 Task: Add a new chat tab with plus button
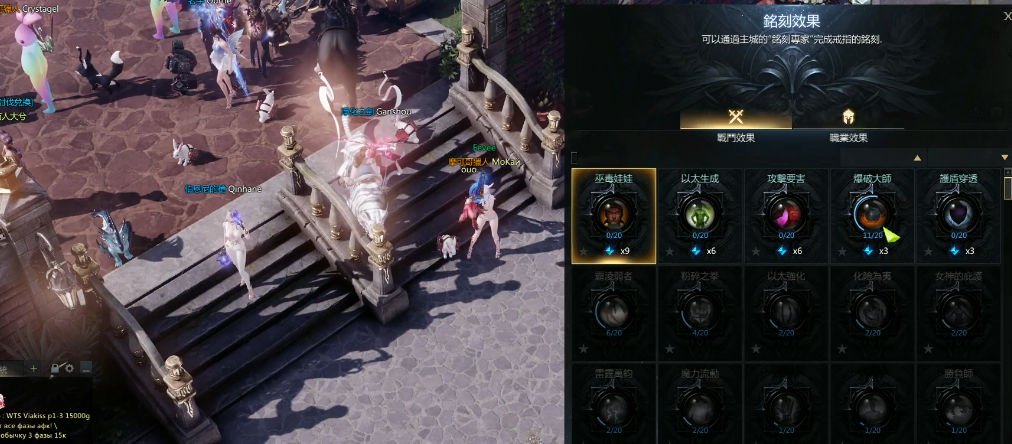33,369
